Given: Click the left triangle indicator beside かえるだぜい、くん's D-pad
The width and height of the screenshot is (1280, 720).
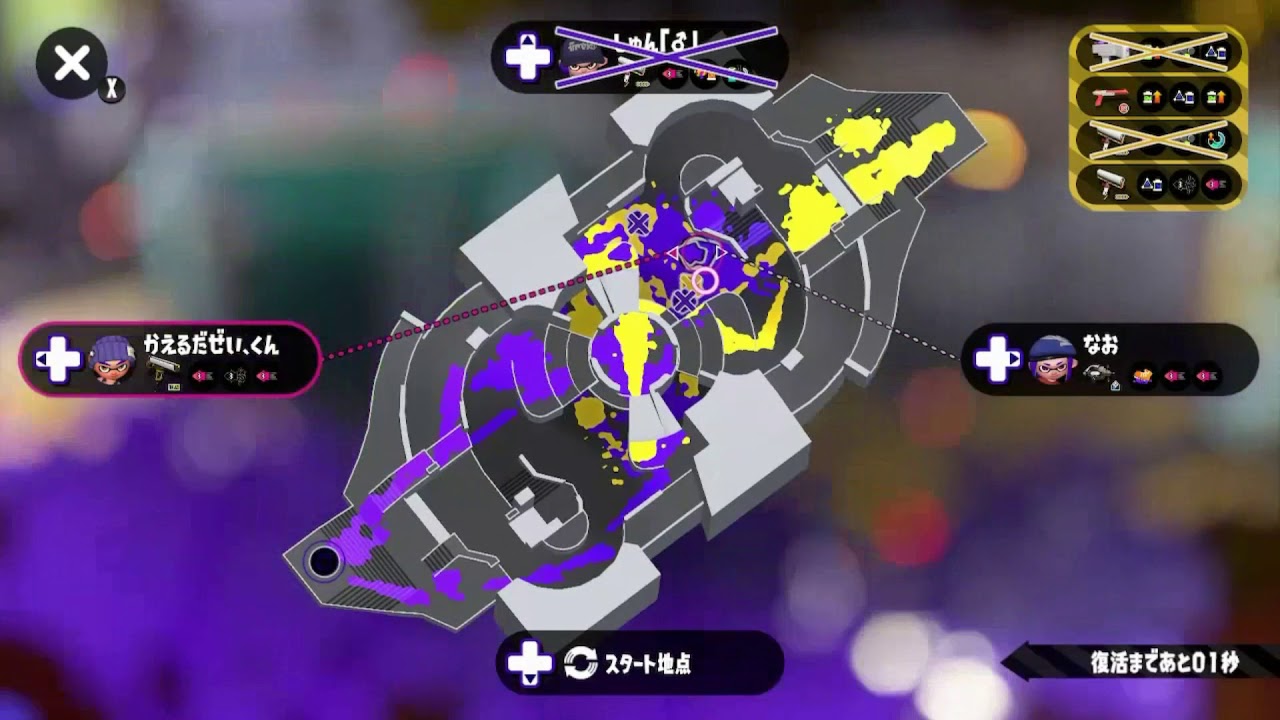Looking at the screenshot, I should coord(40,359).
